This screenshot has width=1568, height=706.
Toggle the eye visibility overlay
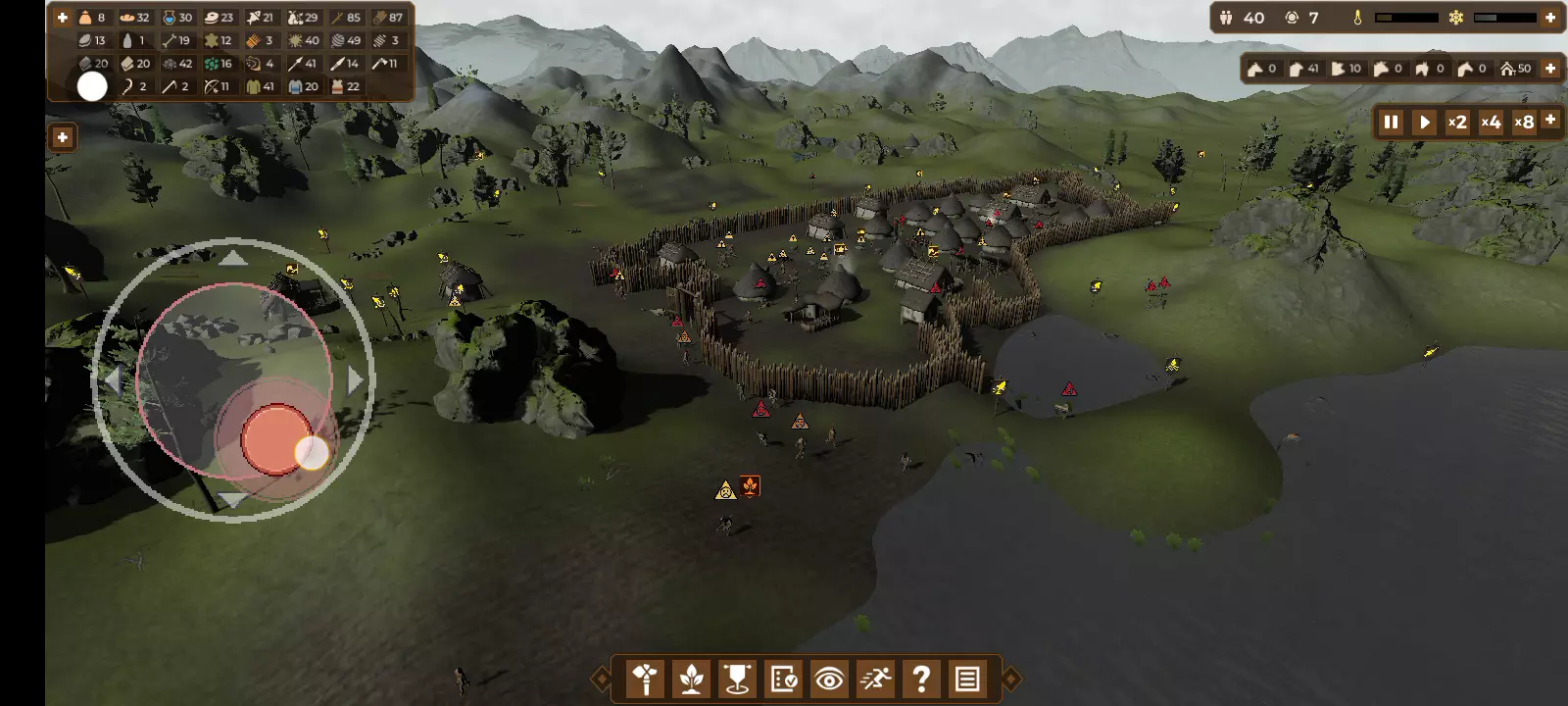829,679
